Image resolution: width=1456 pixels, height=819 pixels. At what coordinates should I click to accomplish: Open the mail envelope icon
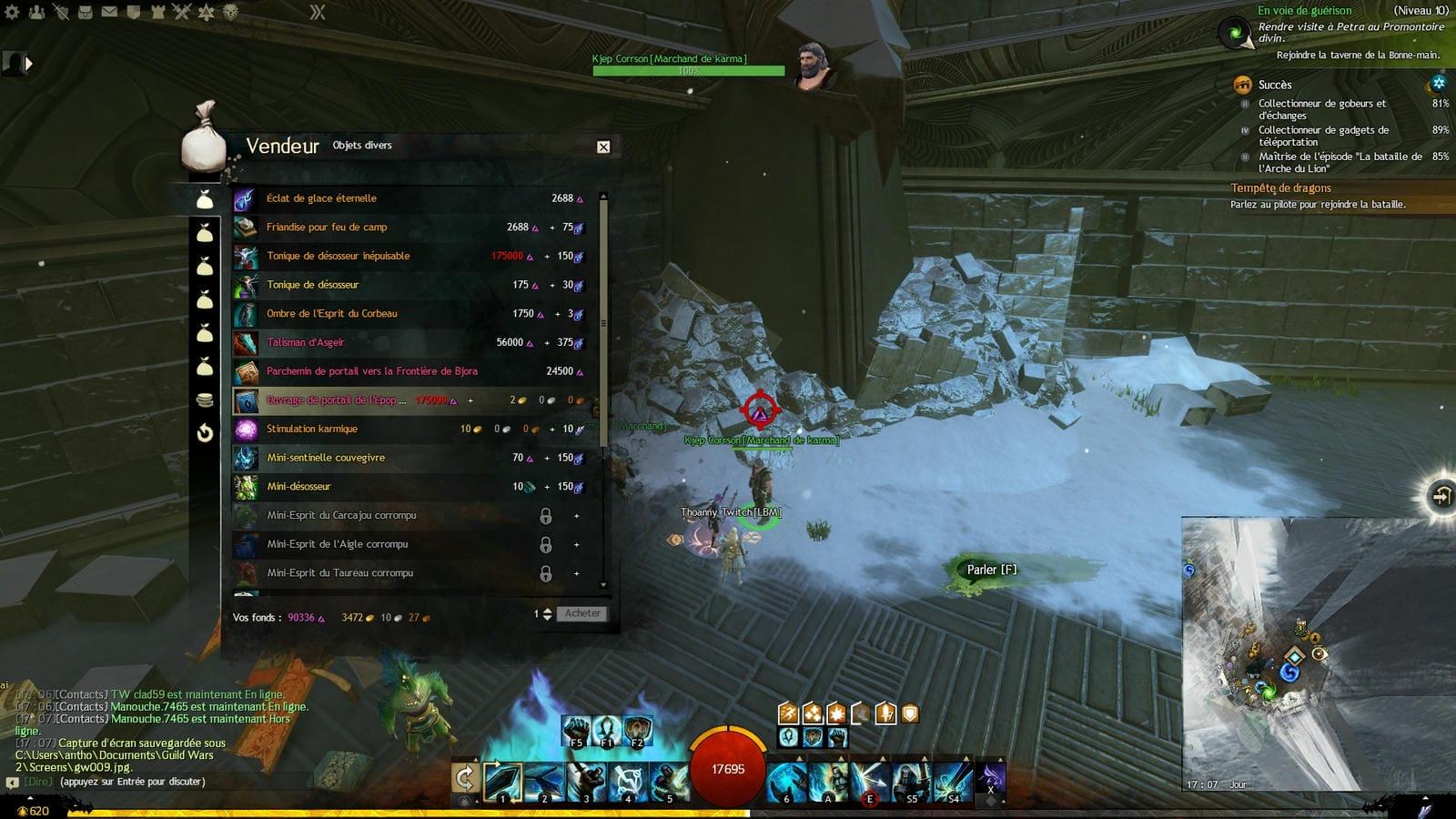coord(109,12)
